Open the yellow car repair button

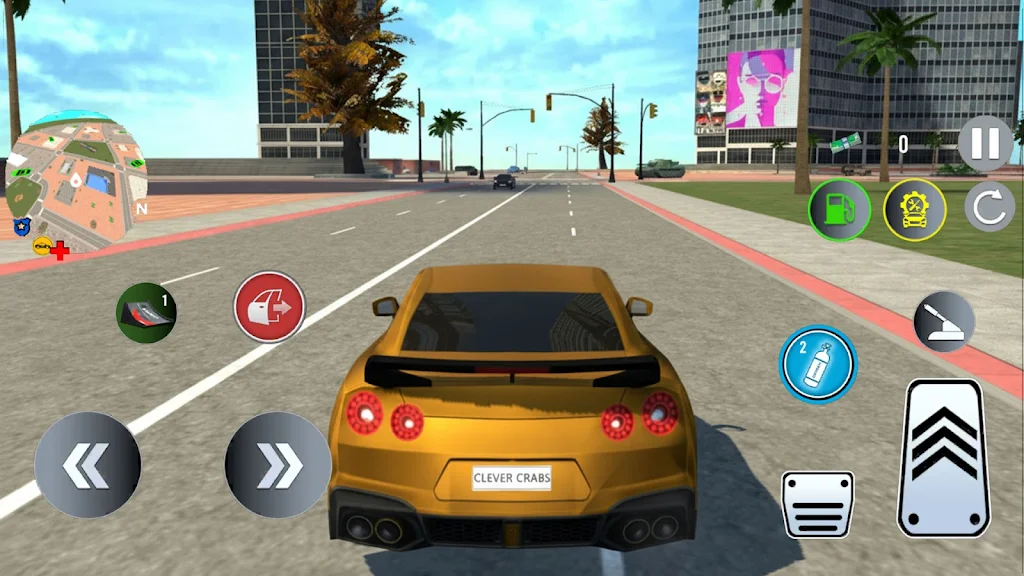914,210
